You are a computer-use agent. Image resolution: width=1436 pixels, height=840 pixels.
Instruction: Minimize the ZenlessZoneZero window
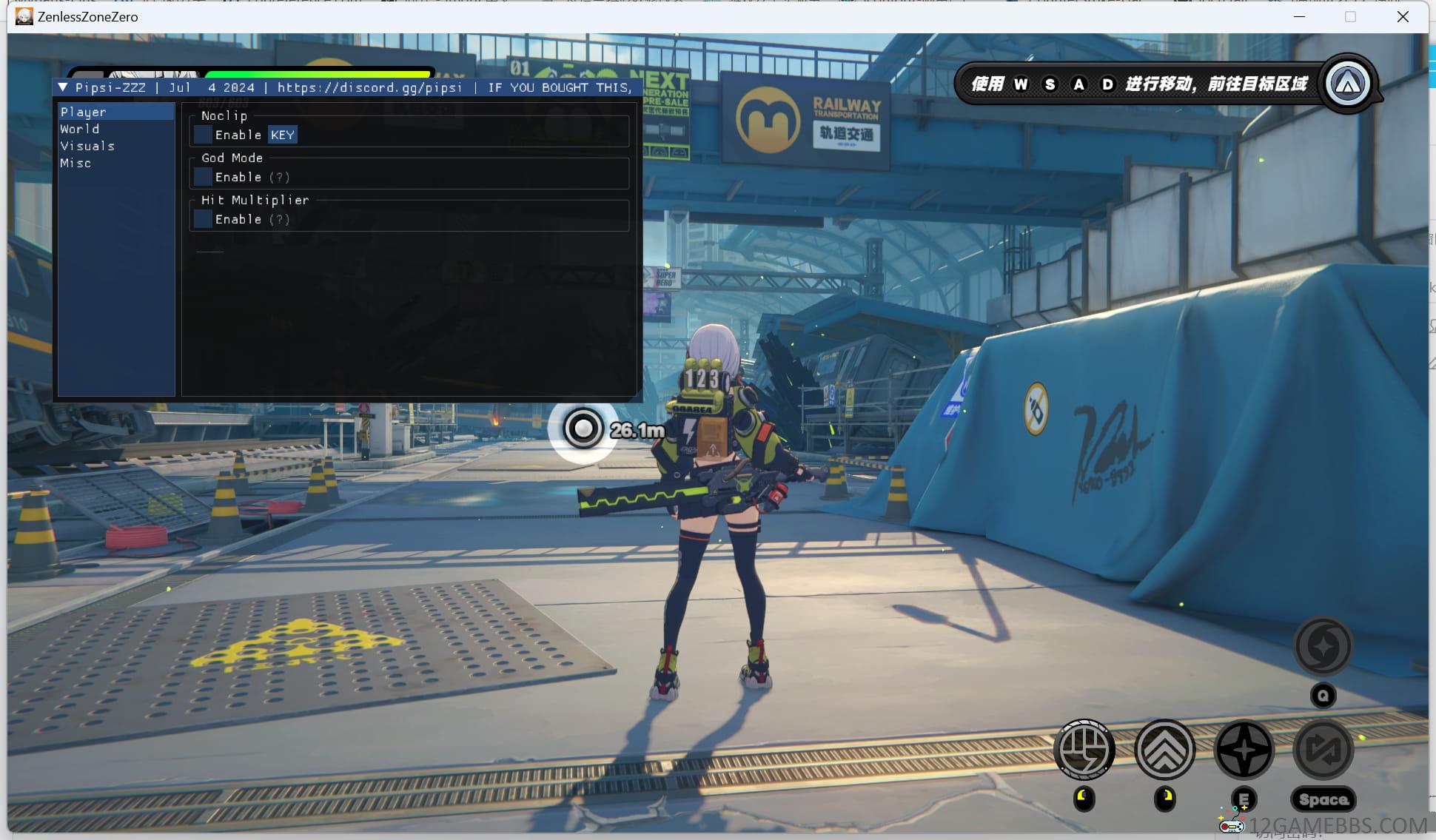click(x=1299, y=17)
